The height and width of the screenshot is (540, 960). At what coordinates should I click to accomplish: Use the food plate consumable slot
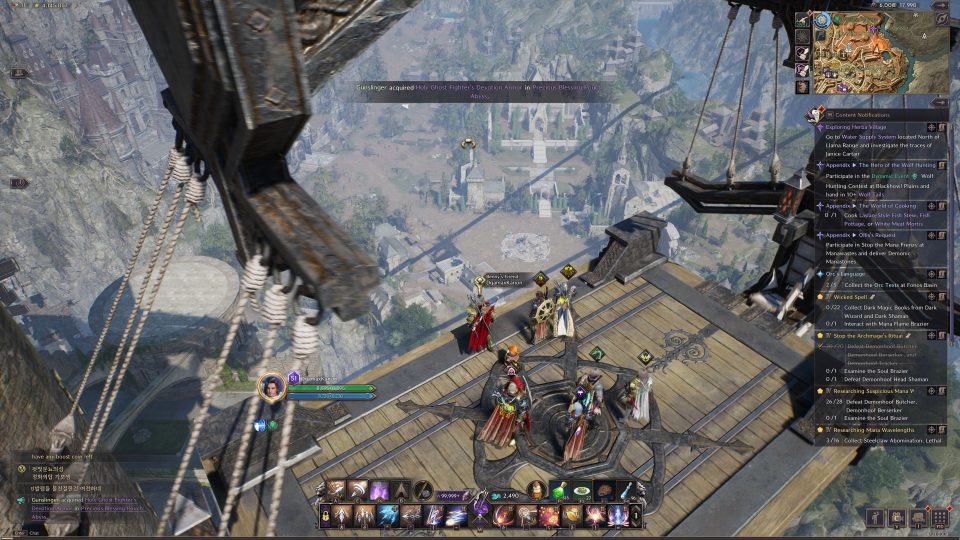coord(583,490)
